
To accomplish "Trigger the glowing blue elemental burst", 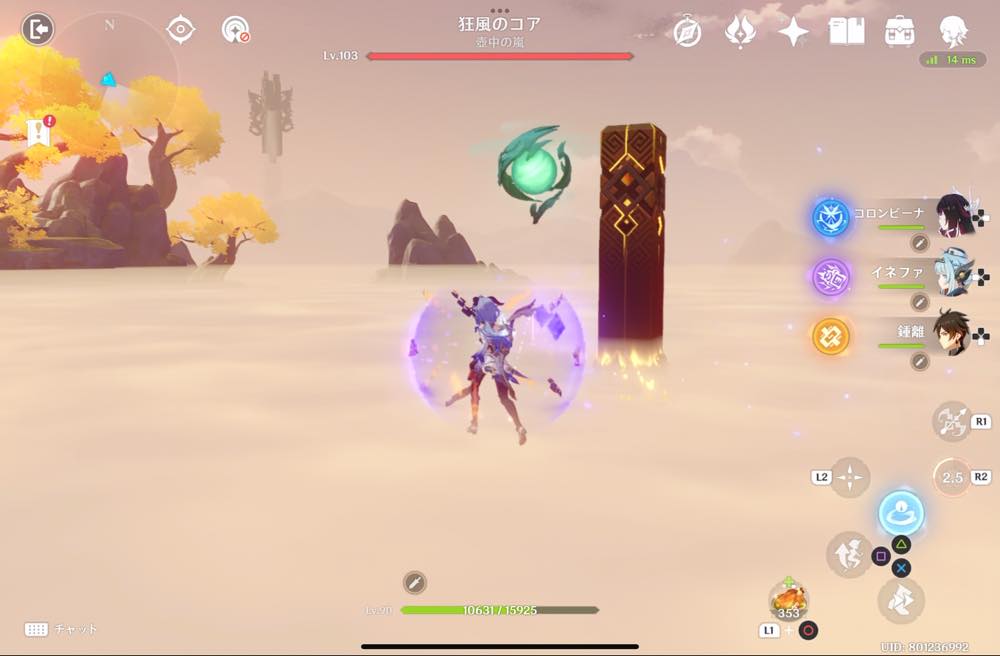I will pos(901,513).
